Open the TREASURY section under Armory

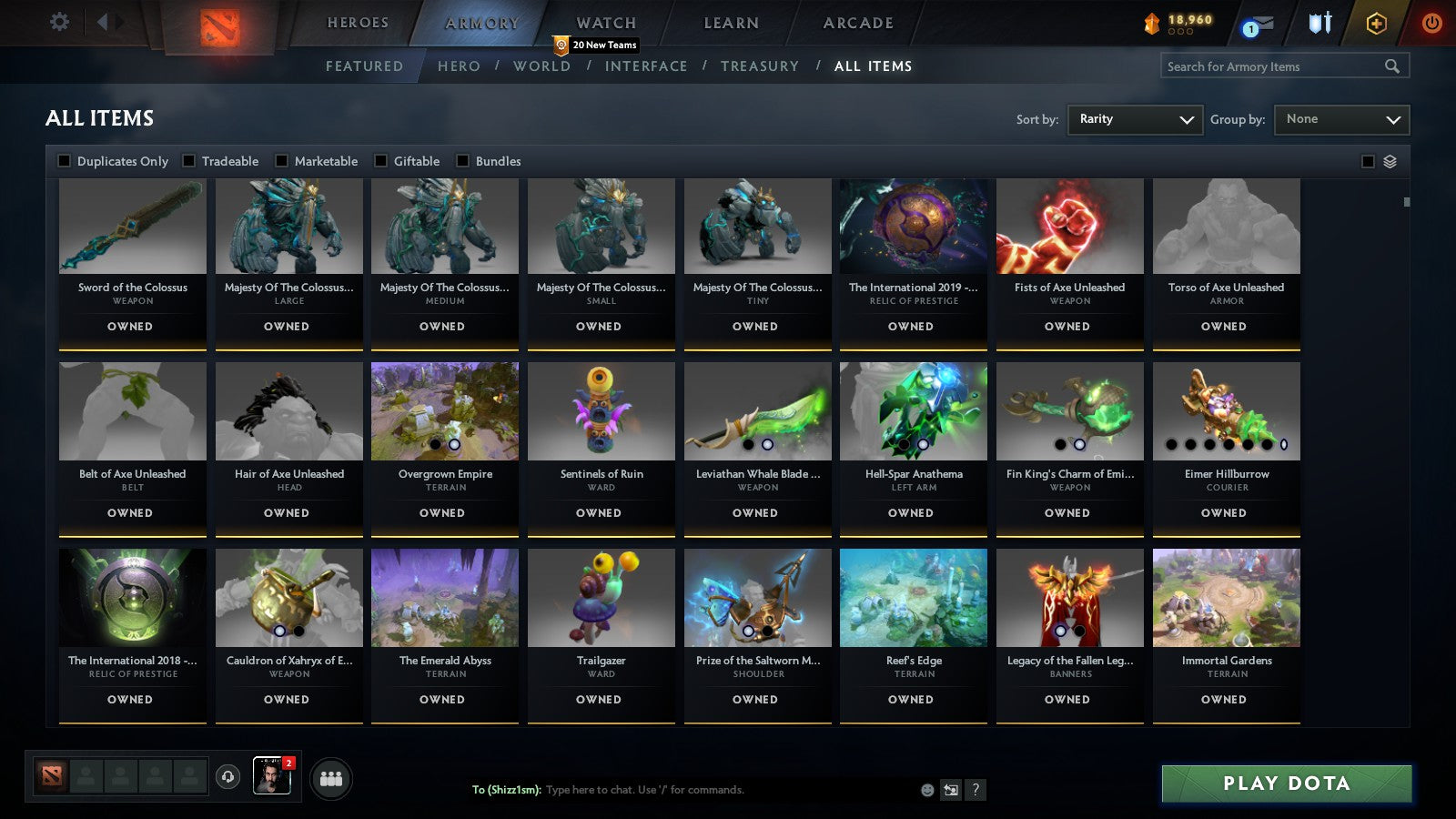click(761, 66)
